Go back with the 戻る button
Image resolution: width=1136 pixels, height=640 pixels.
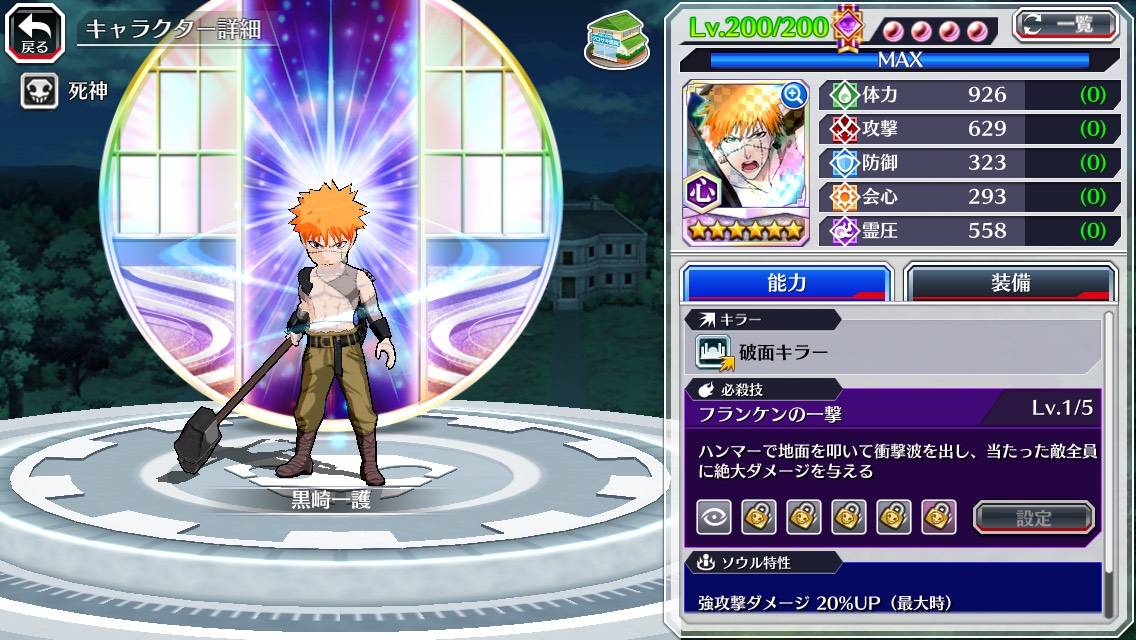(35, 31)
